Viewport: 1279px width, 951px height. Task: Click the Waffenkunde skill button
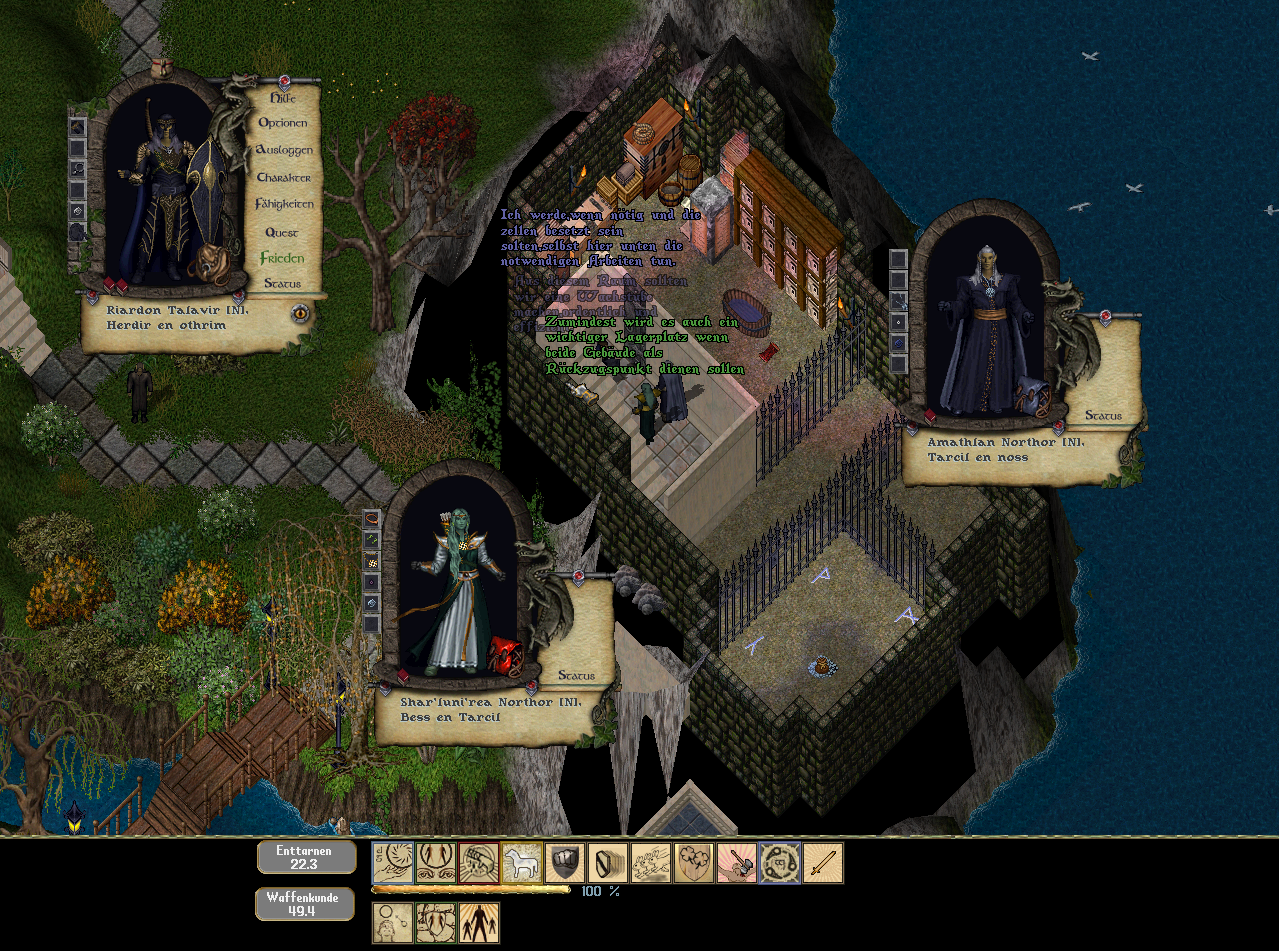tap(306, 904)
